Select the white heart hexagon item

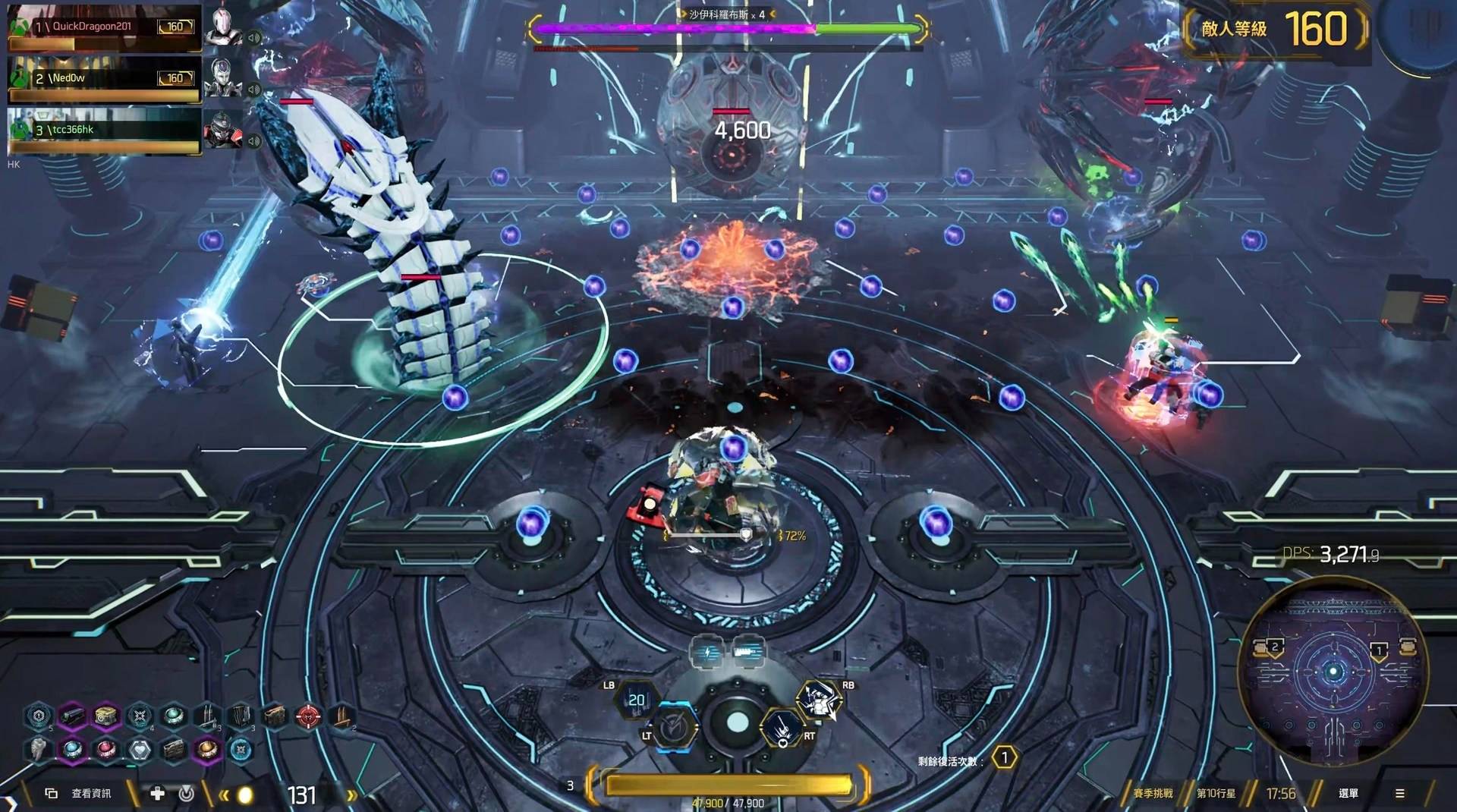tap(140, 750)
